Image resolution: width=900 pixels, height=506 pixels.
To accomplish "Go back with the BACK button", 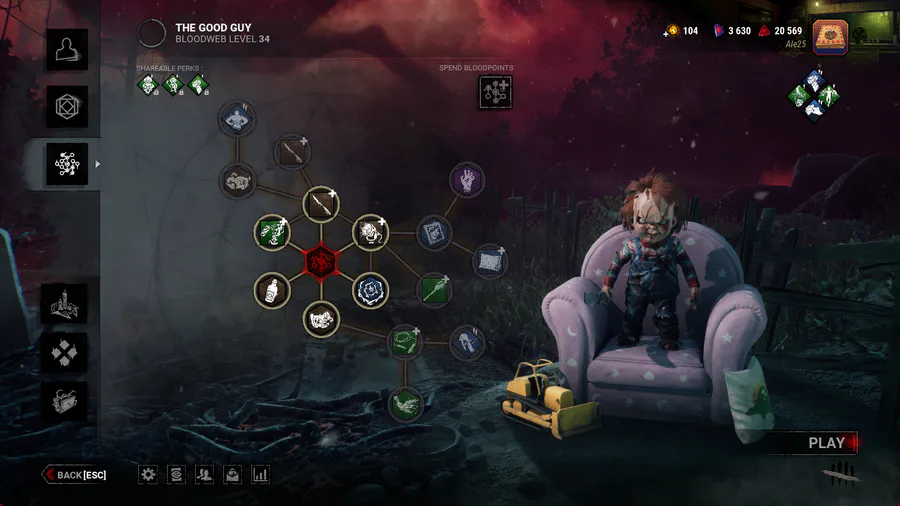I will point(75,475).
